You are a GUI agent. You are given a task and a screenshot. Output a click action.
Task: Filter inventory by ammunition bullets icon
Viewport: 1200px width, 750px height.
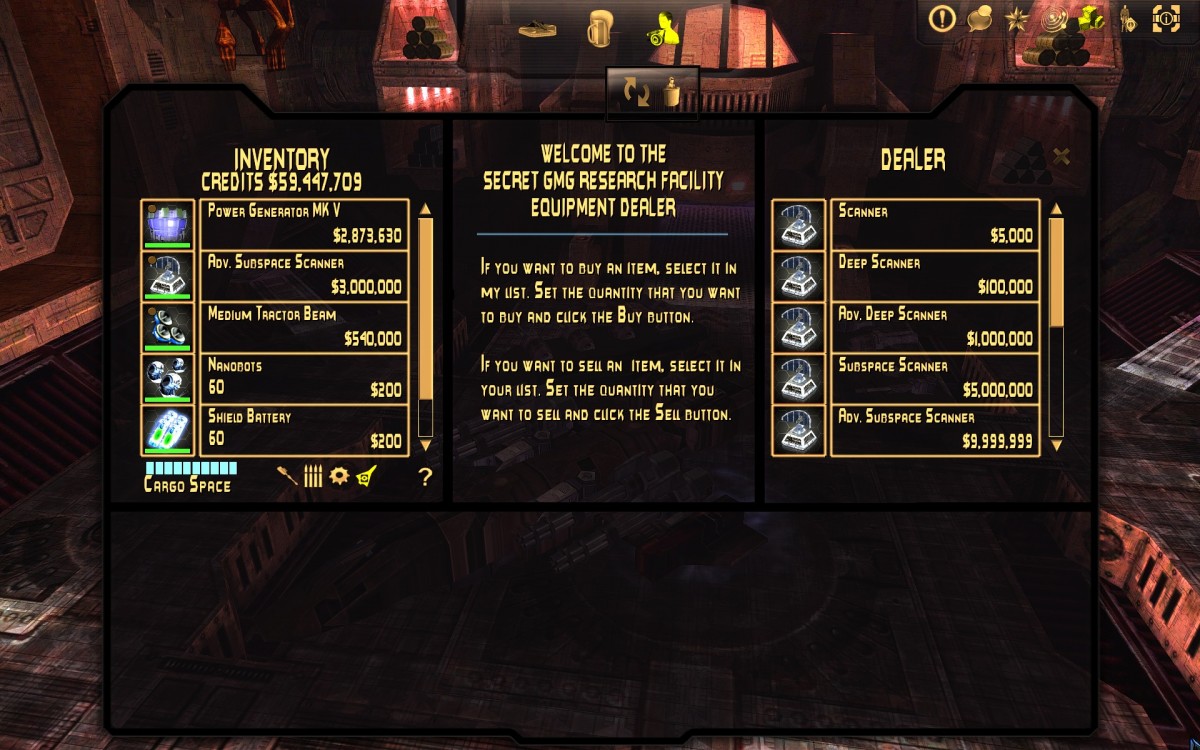pyautogui.click(x=313, y=477)
